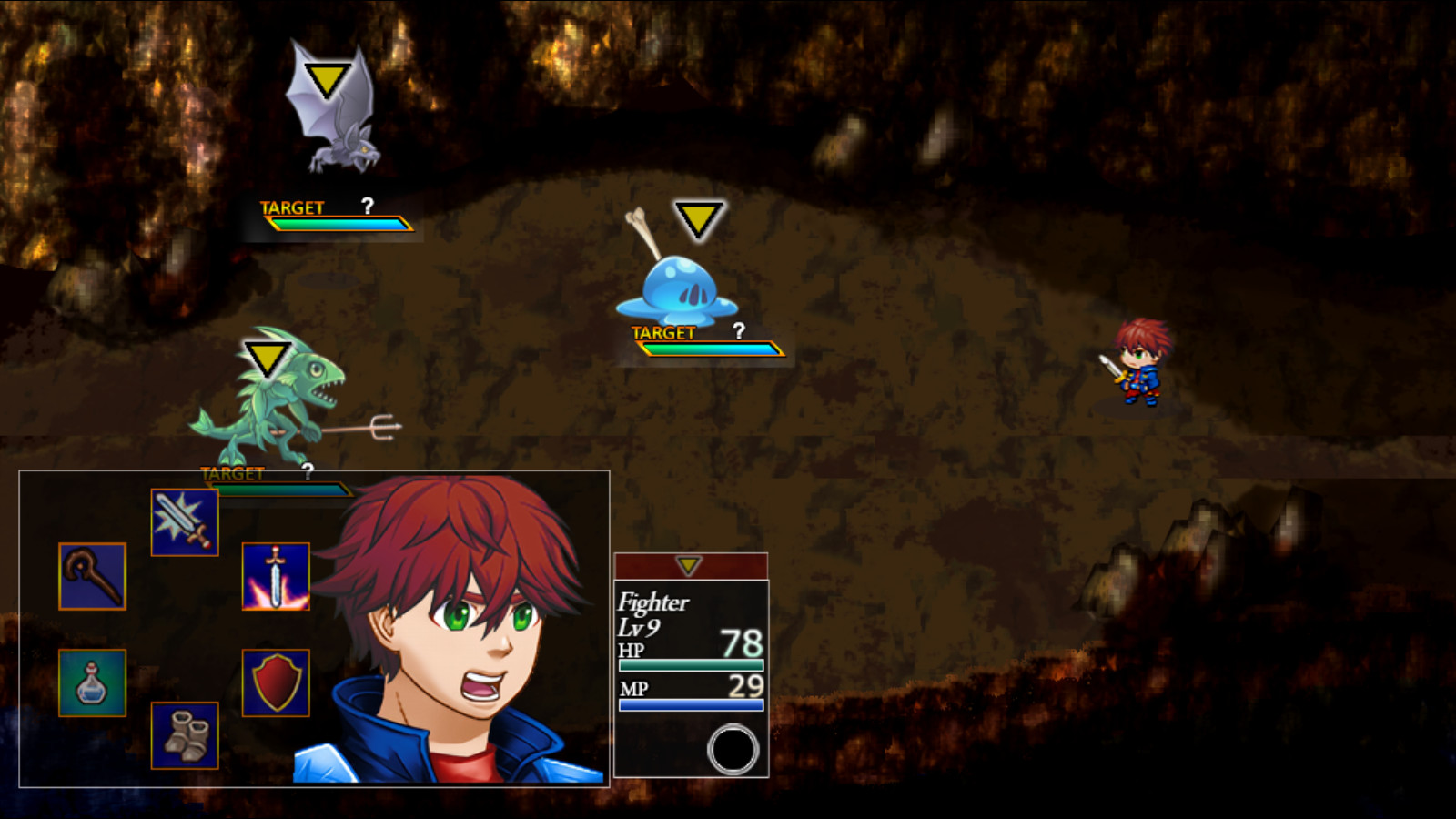Viewport: 1456px width, 819px height.
Task: Click the question mark next to bat's TARGET bar
Action: point(367,207)
